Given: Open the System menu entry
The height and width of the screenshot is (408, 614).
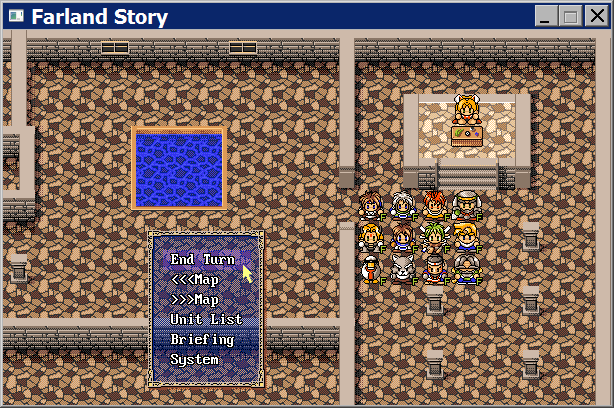Looking at the screenshot, I should point(194,360).
